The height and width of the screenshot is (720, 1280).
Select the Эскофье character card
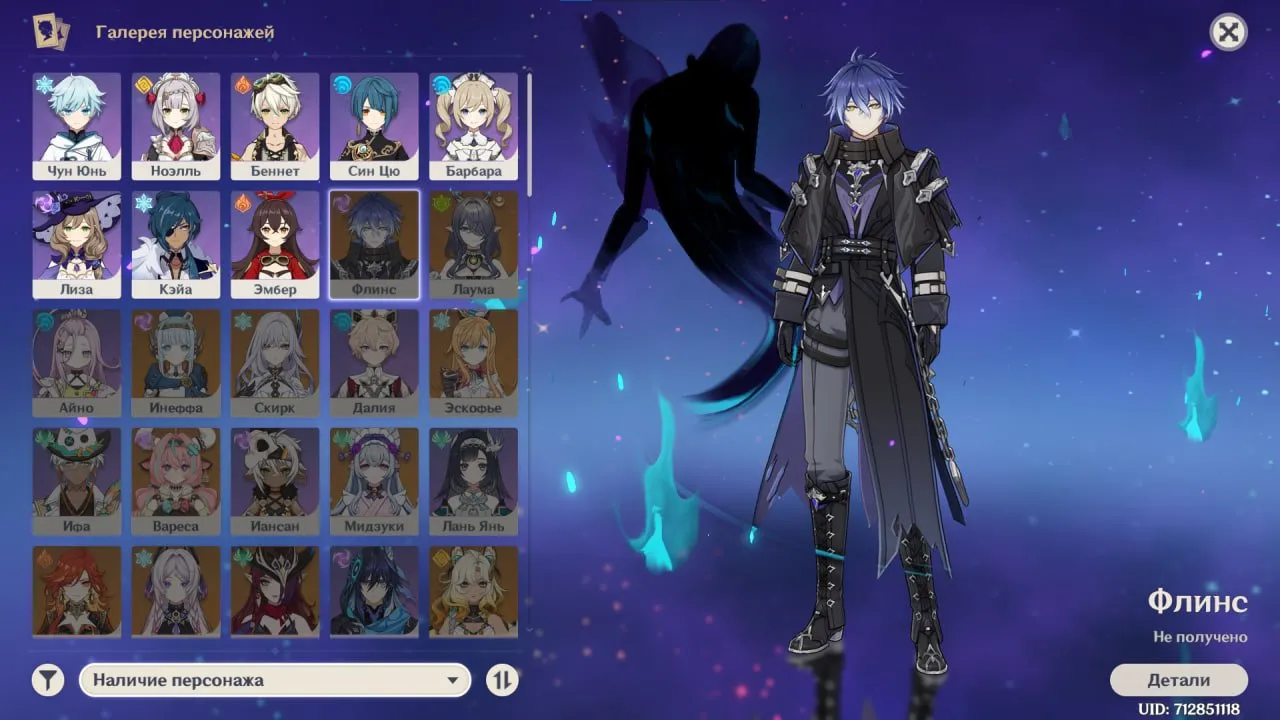click(474, 362)
